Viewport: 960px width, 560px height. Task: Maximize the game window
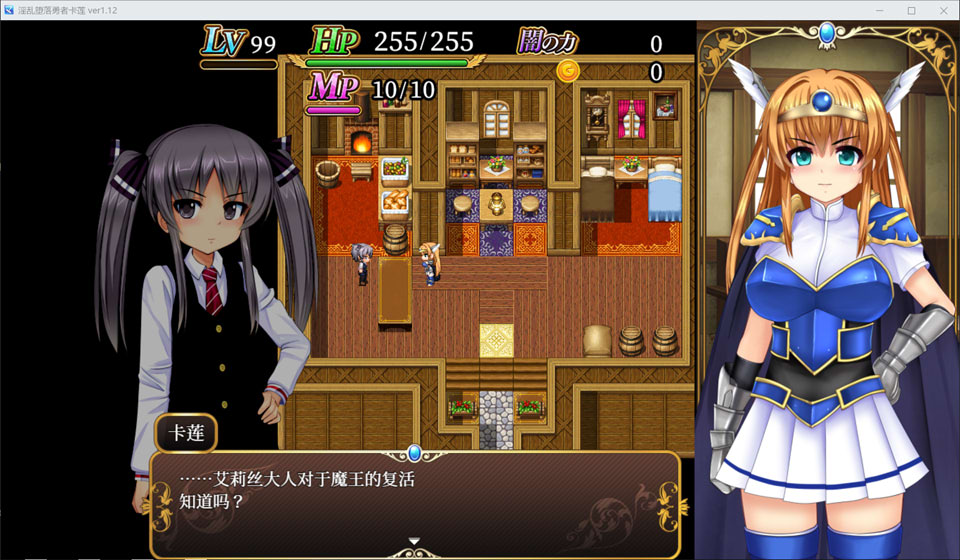click(x=911, y=10)
